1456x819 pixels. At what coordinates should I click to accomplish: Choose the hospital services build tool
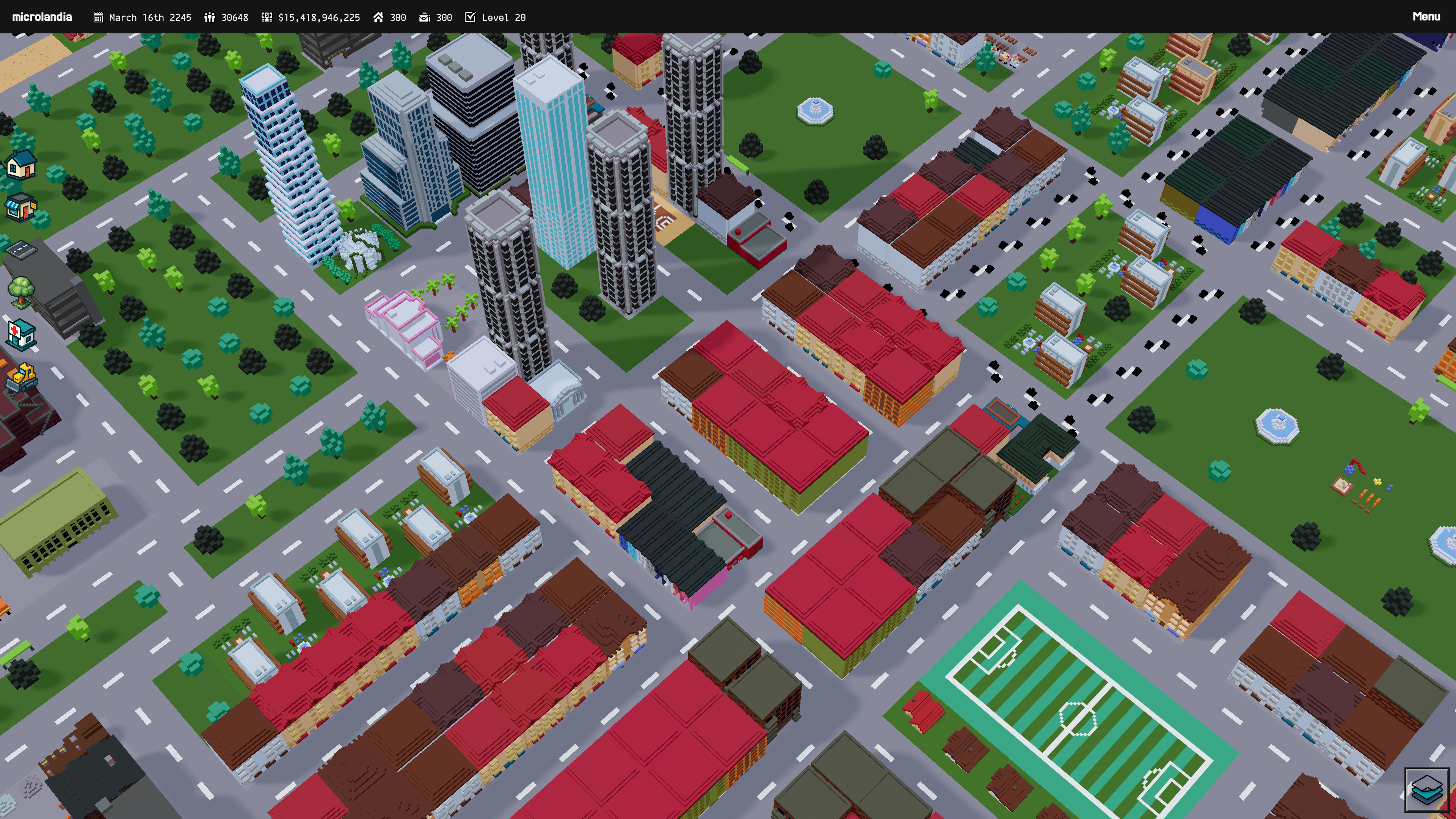pos(21,334)
